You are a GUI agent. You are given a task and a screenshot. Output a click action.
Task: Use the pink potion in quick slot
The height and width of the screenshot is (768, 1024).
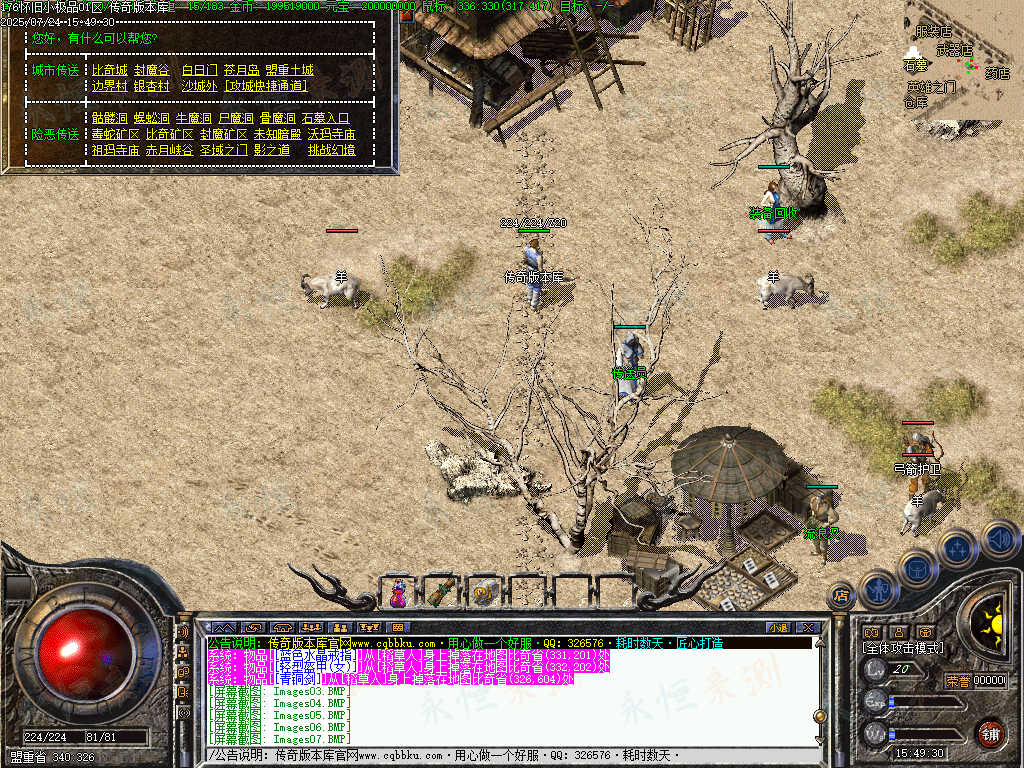(x=399, y=593)
